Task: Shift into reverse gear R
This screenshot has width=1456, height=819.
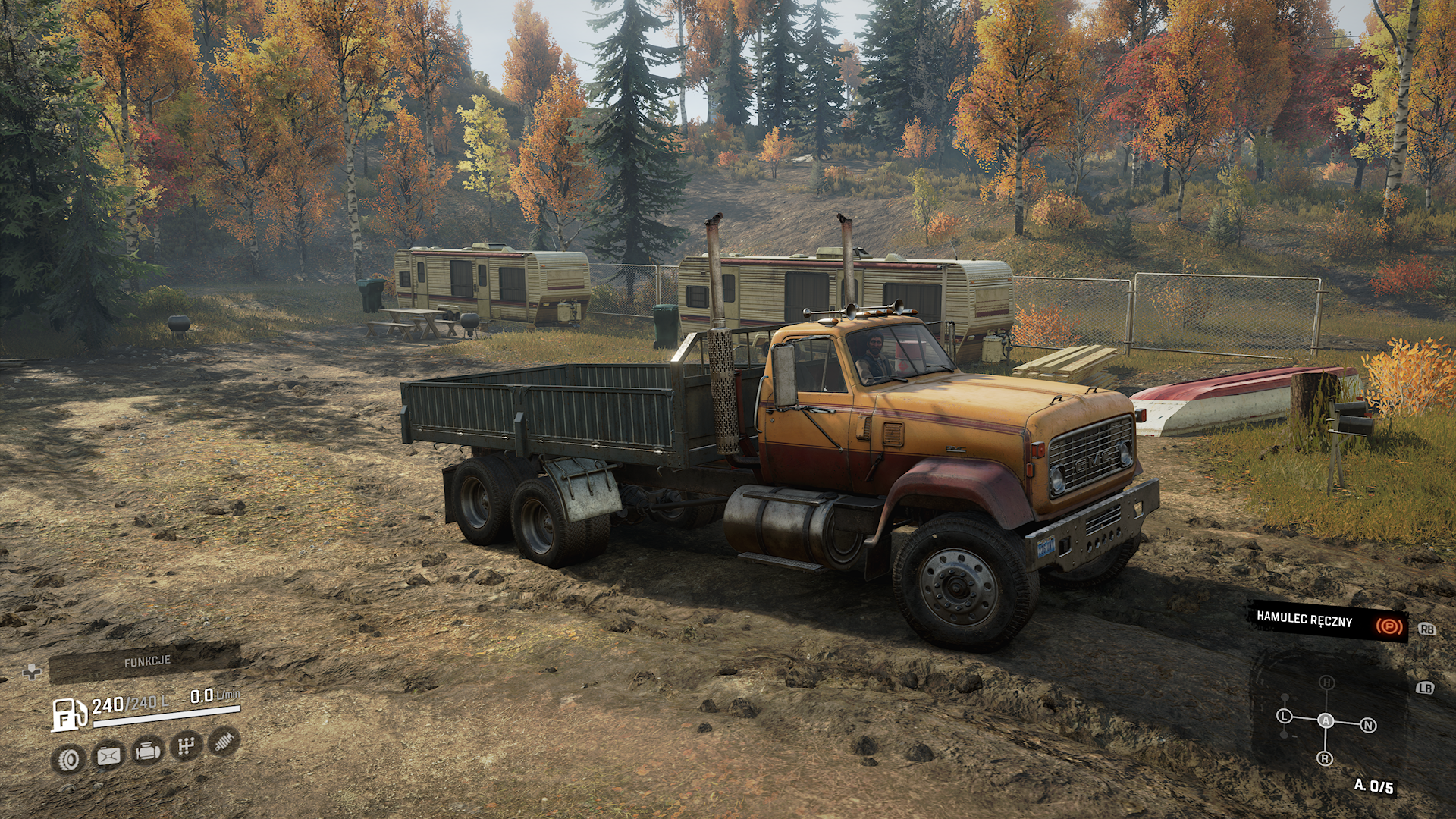Action: tap(1325, 758)
